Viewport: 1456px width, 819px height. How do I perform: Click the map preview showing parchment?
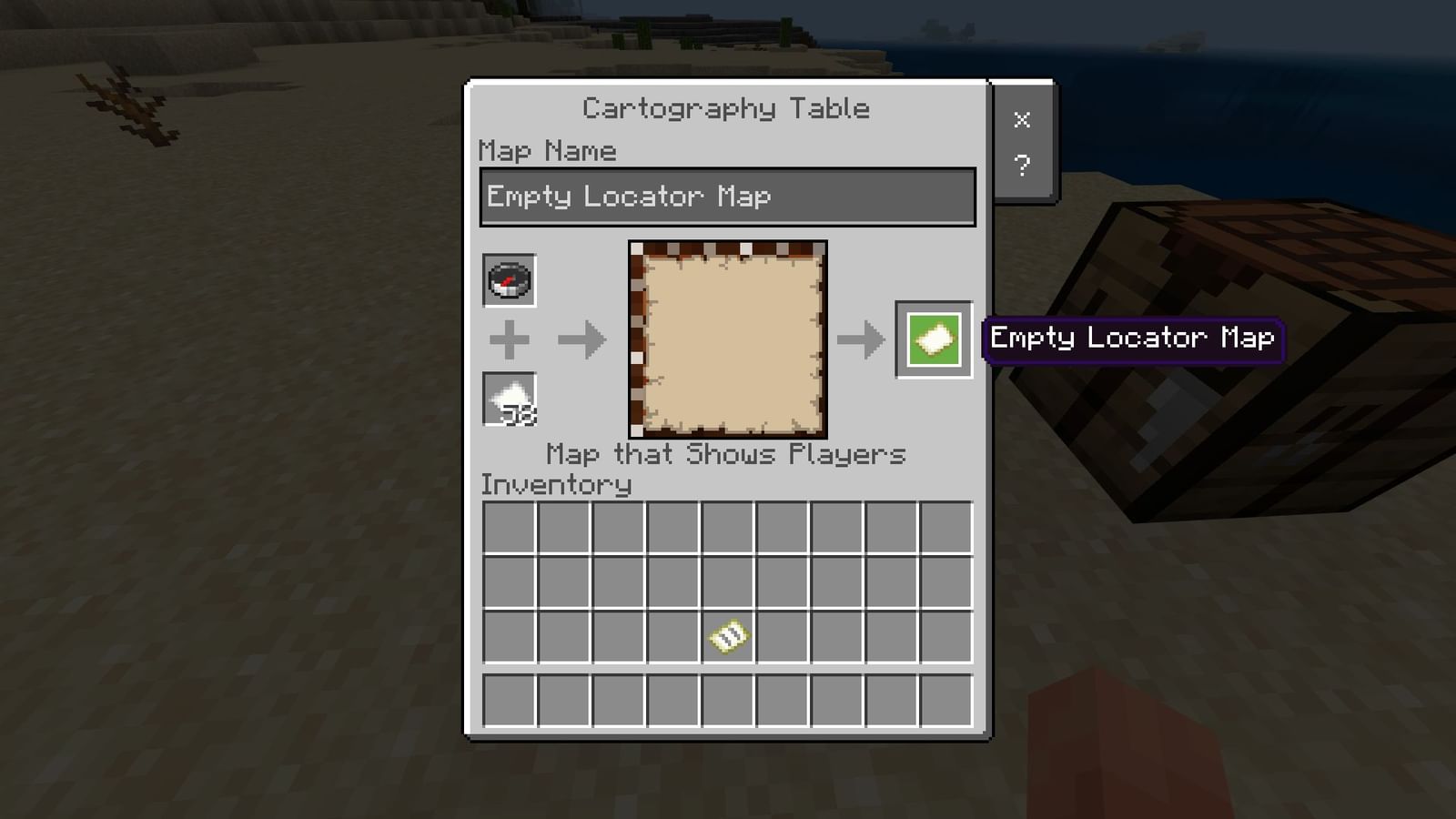[x=726, y=337]
